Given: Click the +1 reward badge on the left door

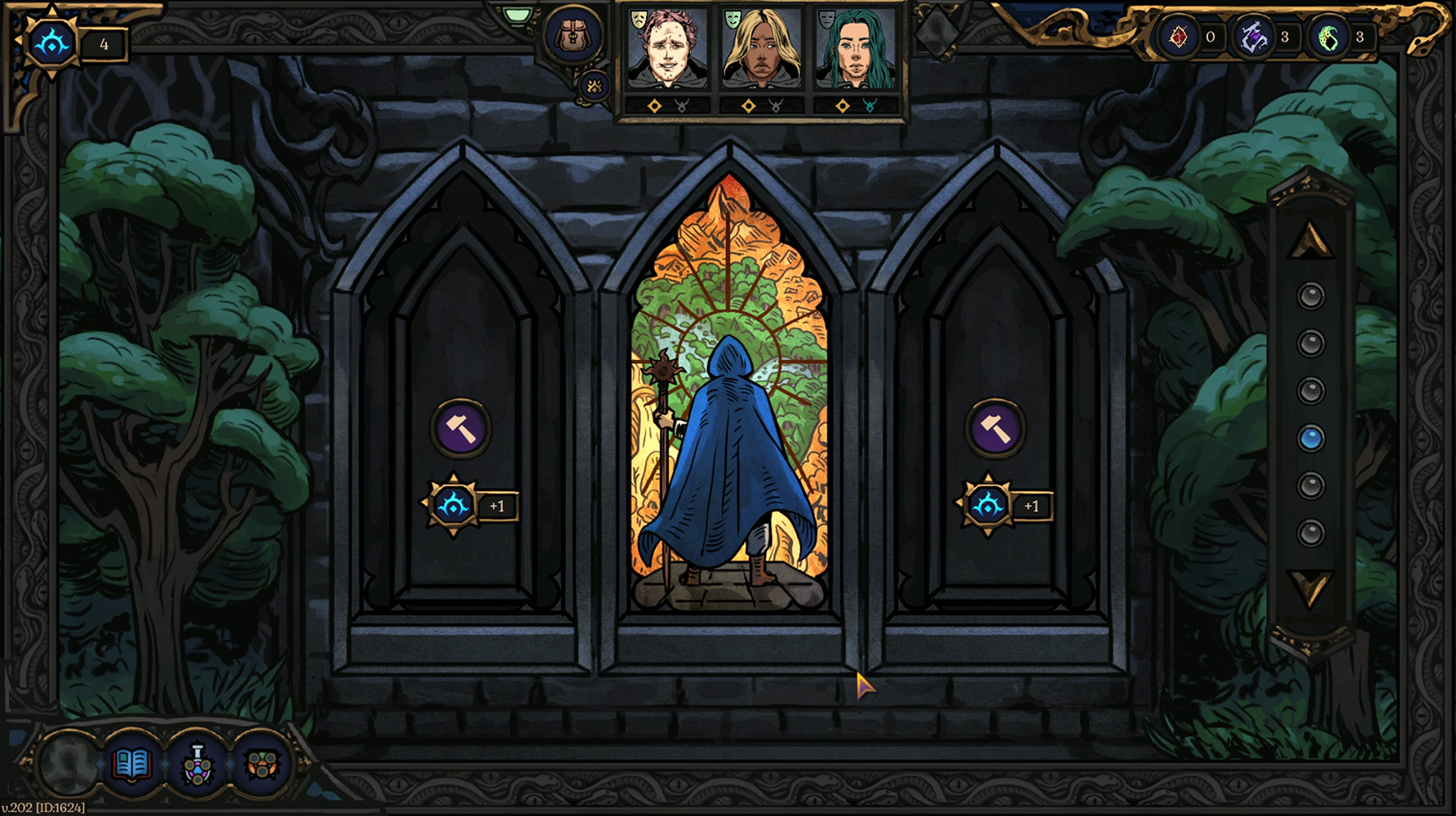Looking at the screenshot, I should [463, 506].
